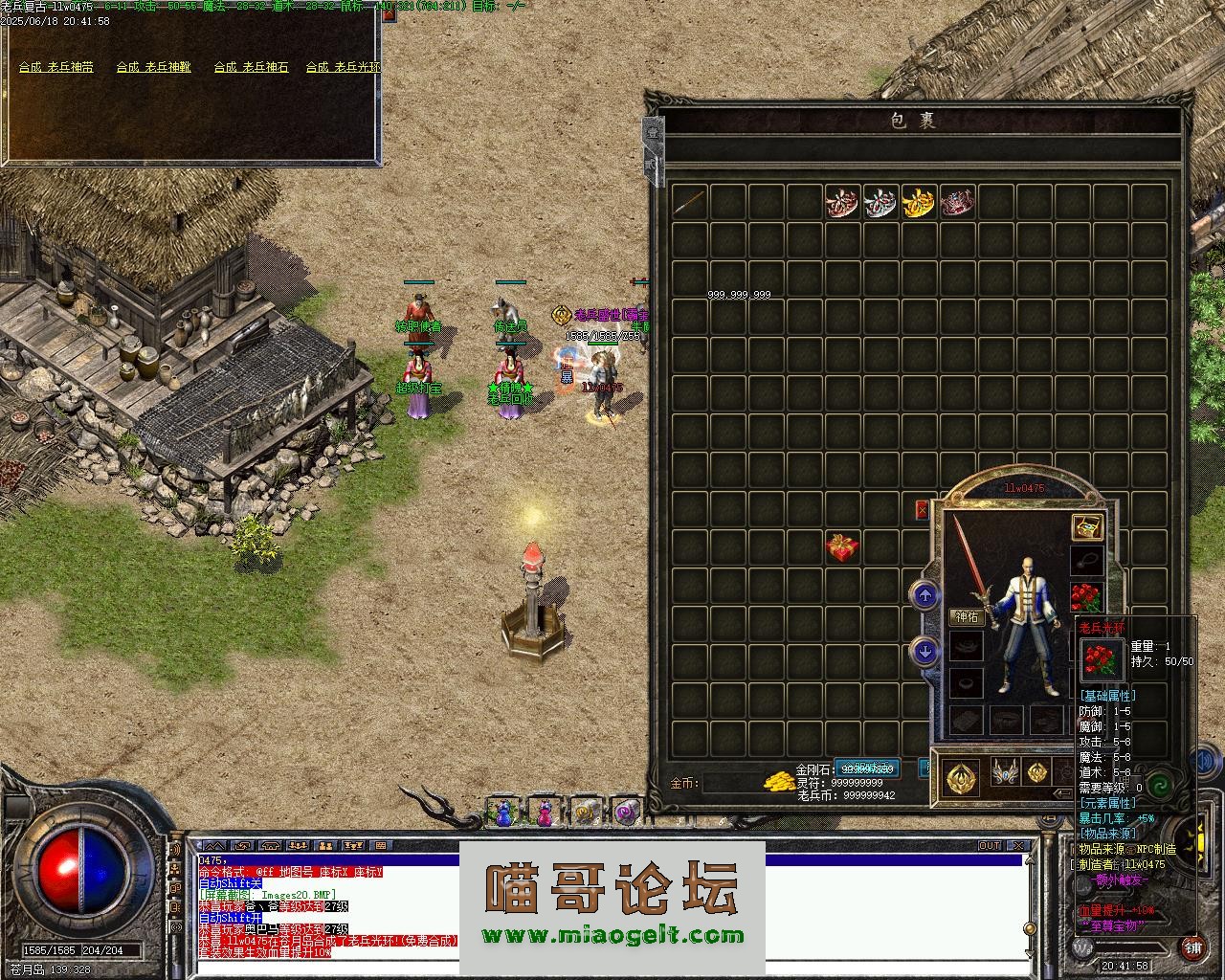
Task: Select the red roses equipment slot
Action: (1086, 597)
